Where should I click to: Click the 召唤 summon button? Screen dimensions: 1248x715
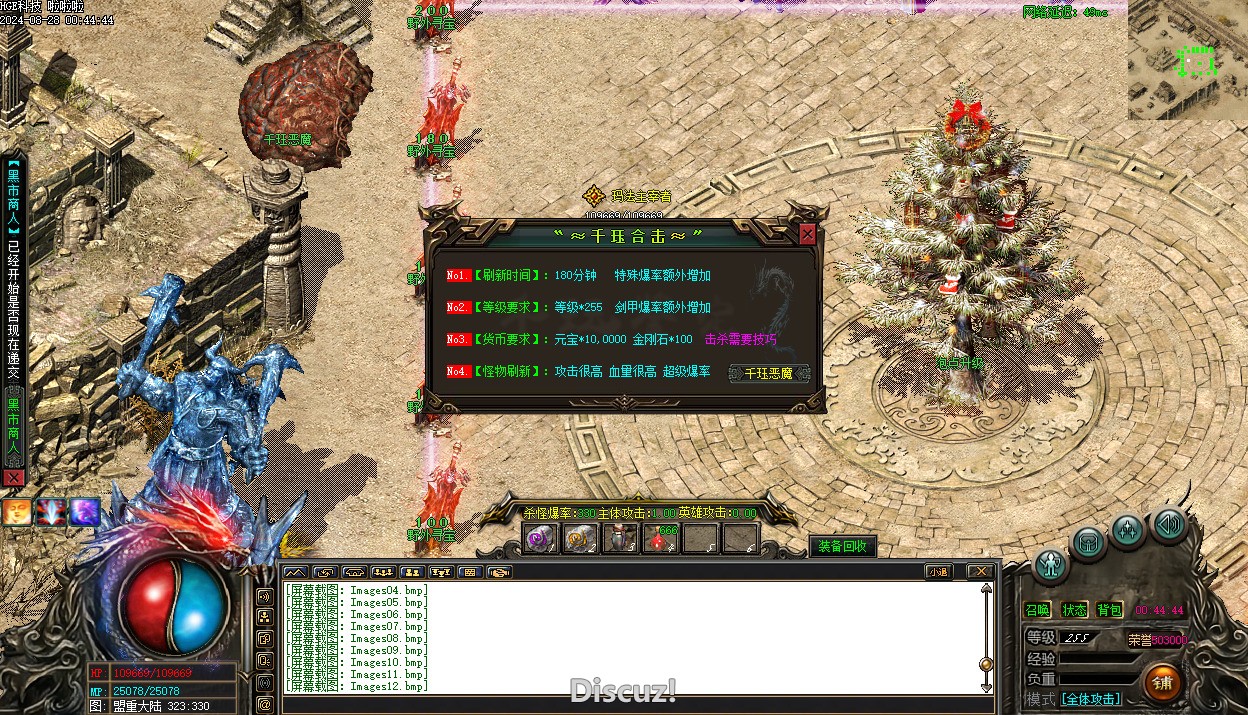(1037, 610)
